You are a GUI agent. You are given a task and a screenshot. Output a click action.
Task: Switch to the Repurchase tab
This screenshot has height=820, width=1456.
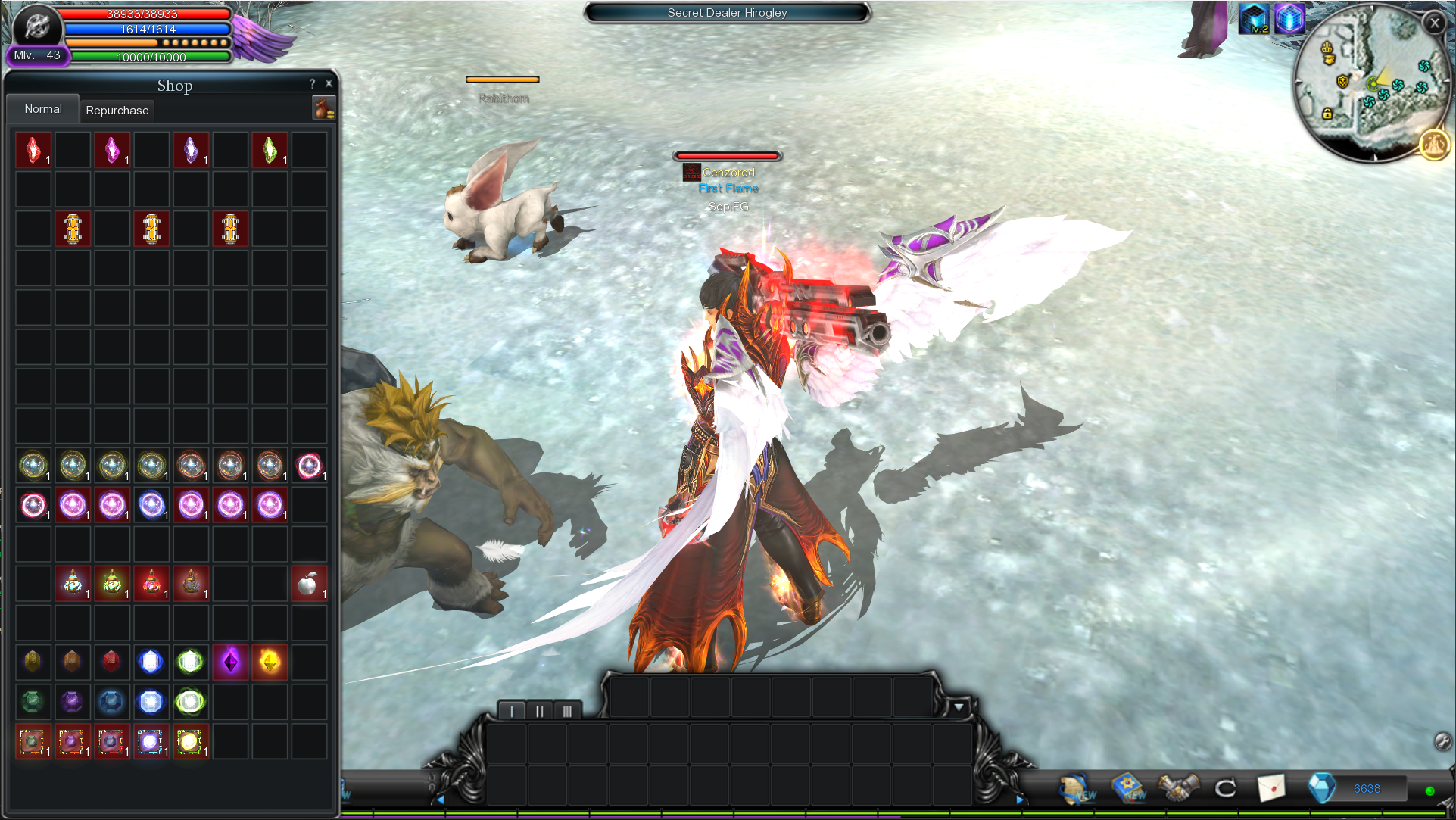[x=117, y=111]
